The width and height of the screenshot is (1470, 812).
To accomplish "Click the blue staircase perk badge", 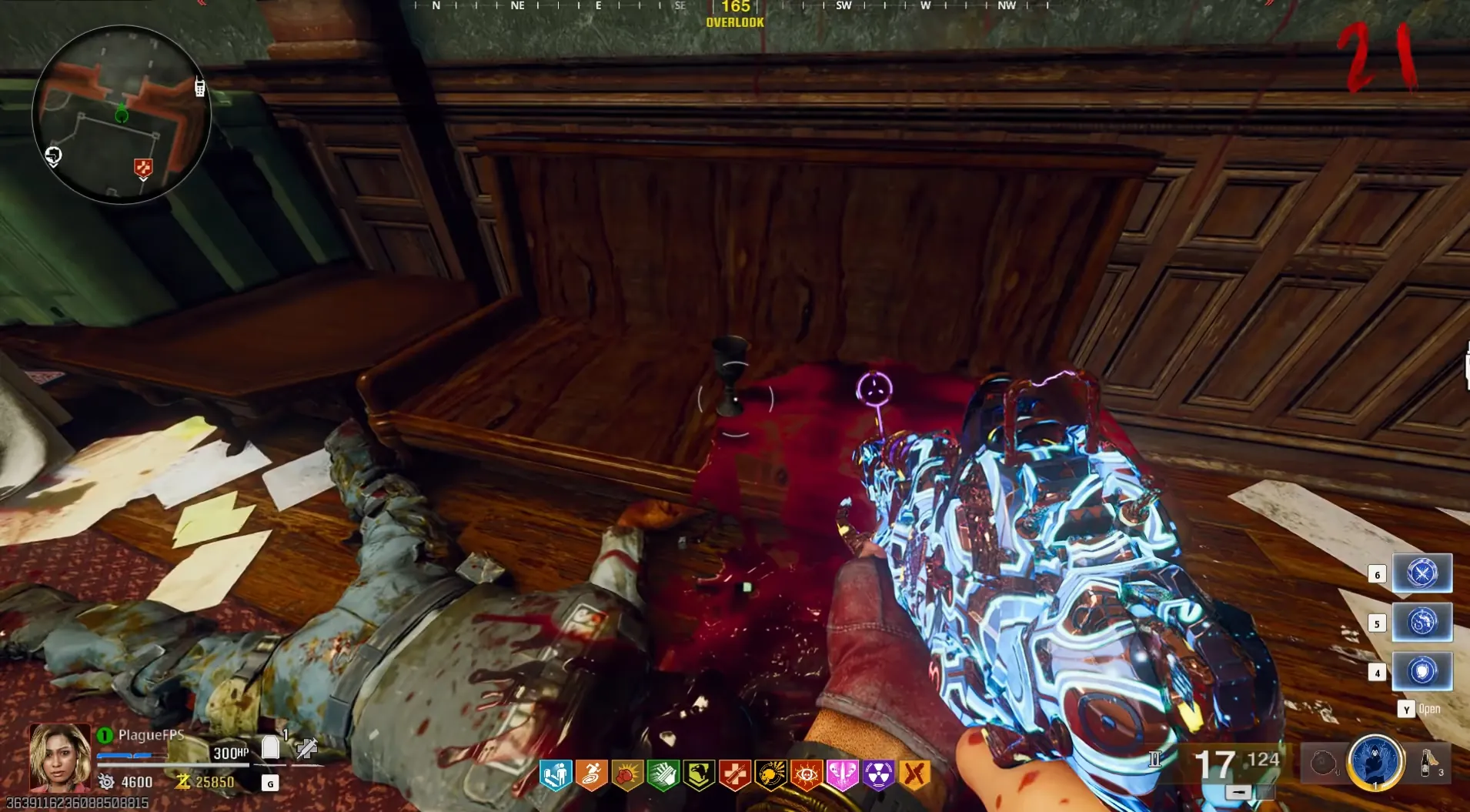I will point(556,775).
